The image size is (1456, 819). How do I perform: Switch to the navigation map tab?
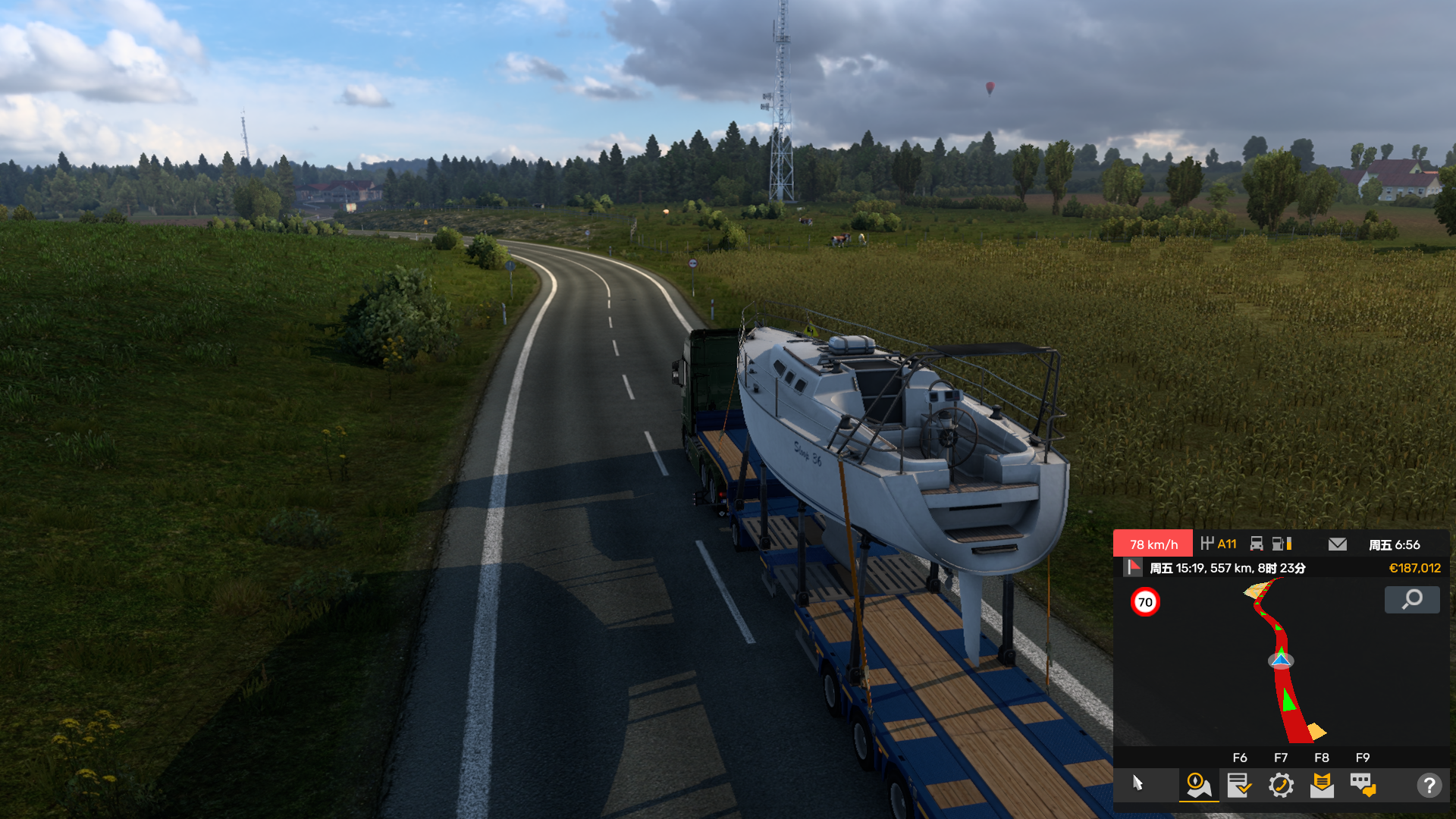[1198, 785]
